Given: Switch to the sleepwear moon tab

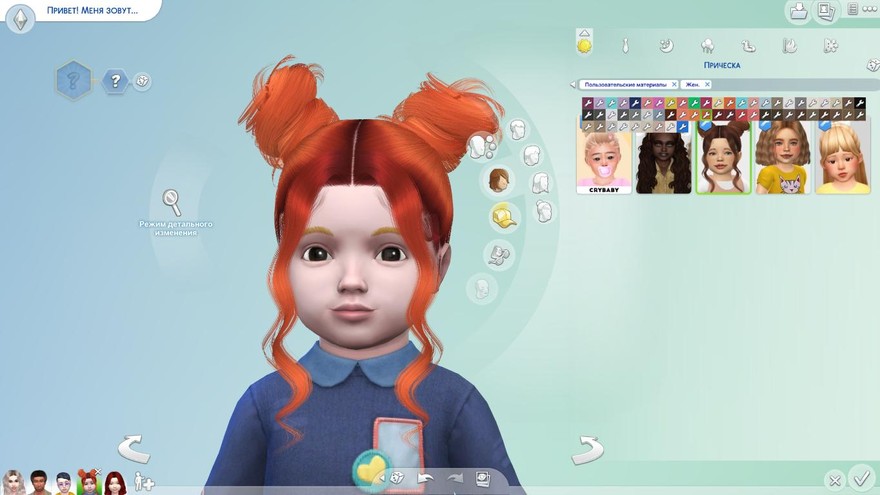Looking at the screenshot, I should 666,45.
